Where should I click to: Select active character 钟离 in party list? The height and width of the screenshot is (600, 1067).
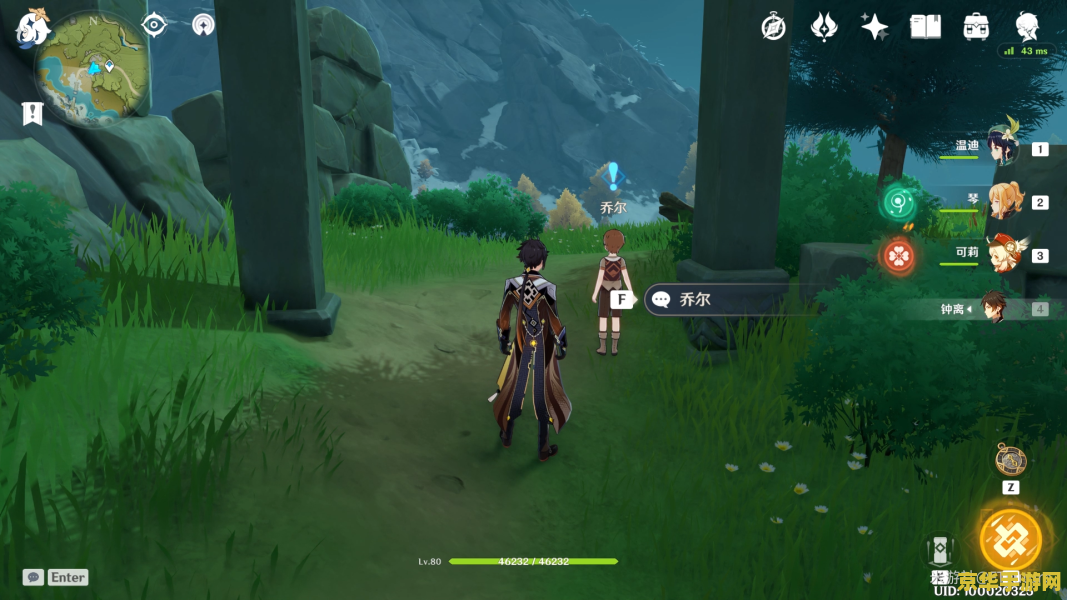point(993,308)
